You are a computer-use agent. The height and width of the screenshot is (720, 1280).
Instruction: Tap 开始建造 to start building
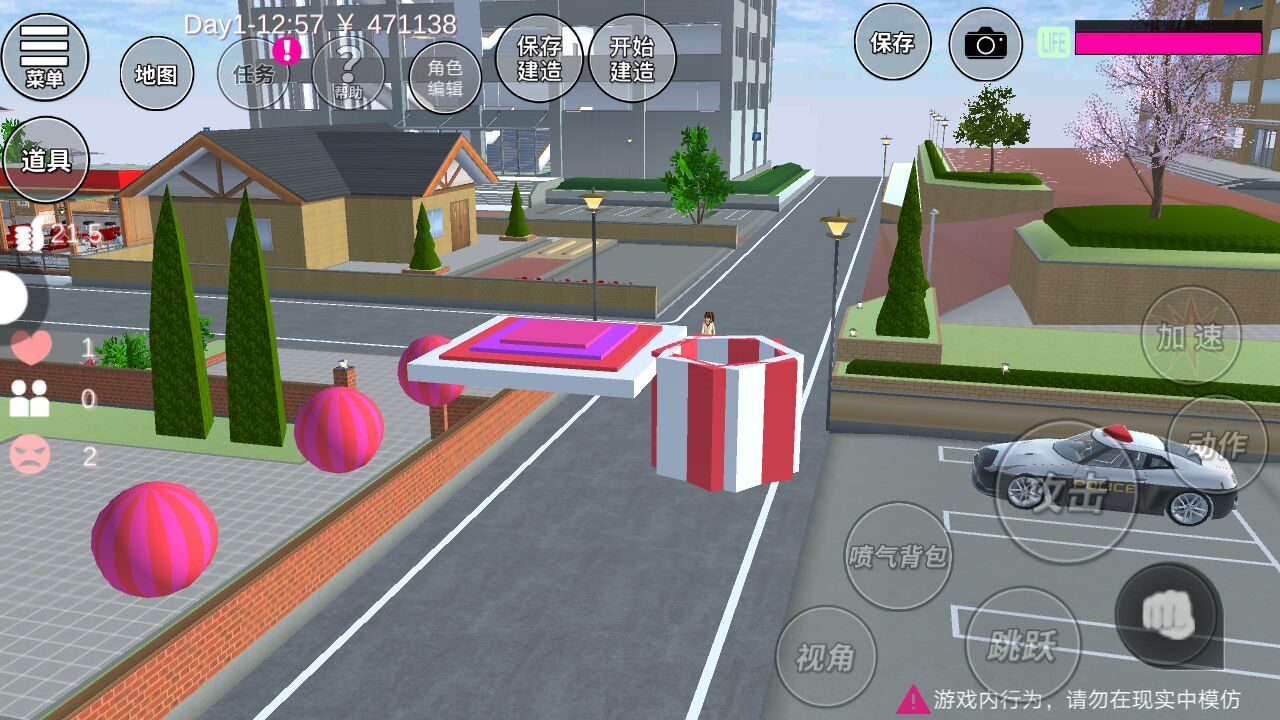pos(632,58)
